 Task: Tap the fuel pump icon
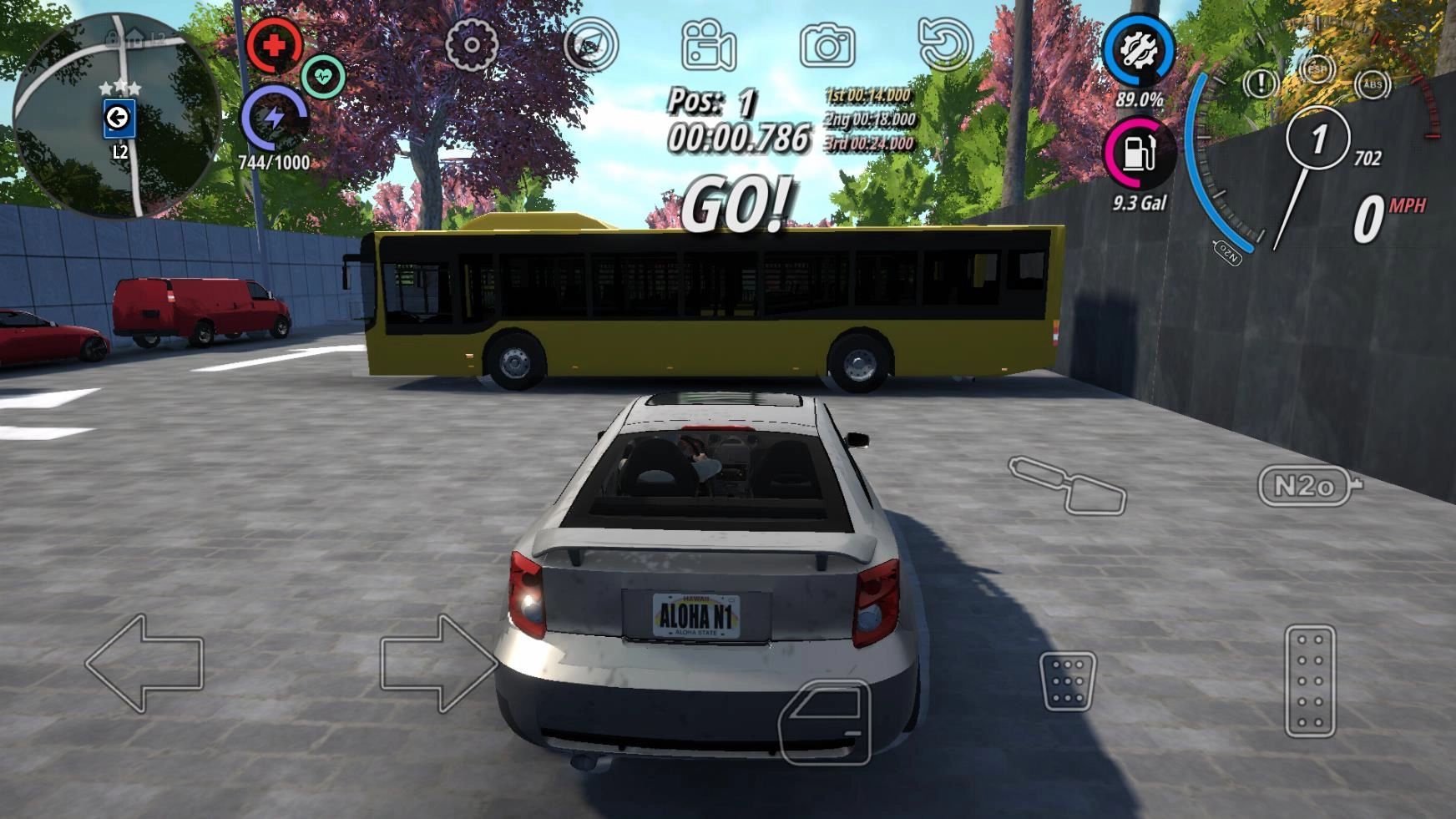pyautogui.click(x=1138, y=154)
